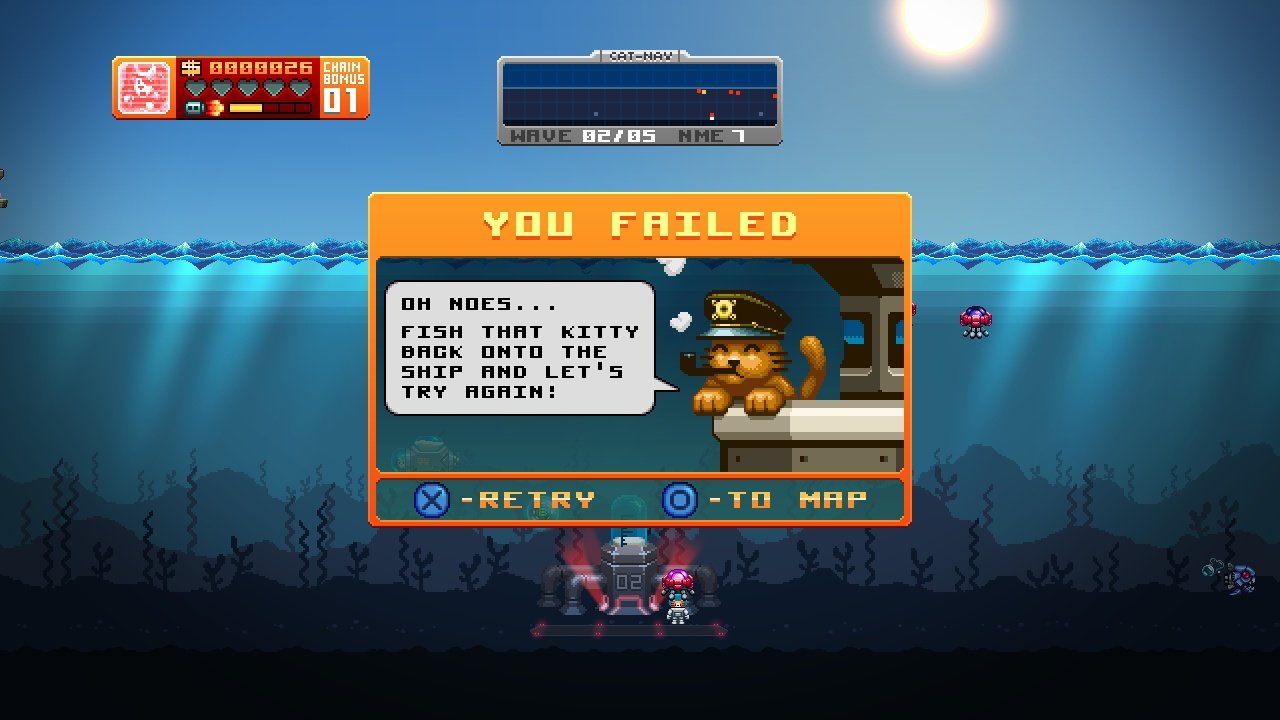Click the fireball weapon icon
1280x720 pixels.
pos(214,107)
